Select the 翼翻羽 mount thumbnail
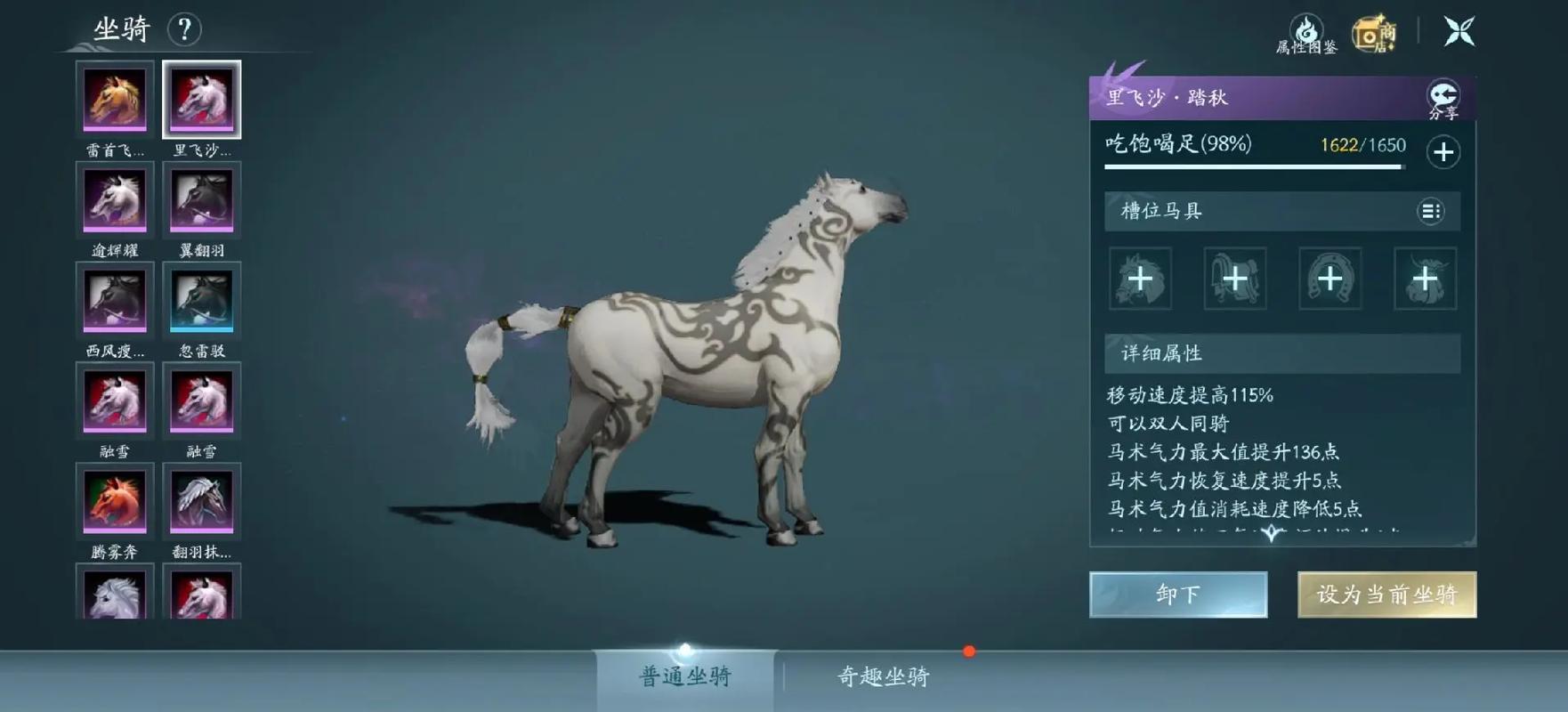 (201, 199)
